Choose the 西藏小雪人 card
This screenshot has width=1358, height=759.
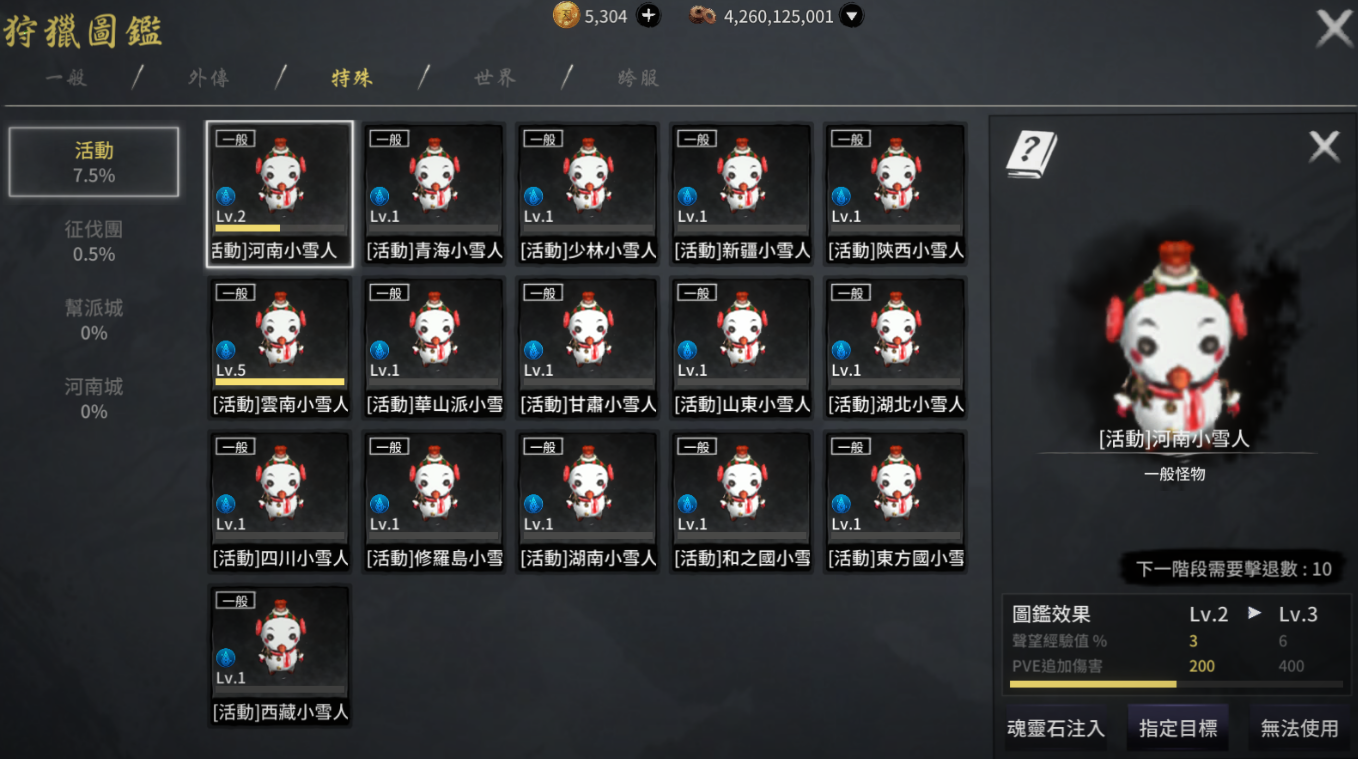pos(280,656)
